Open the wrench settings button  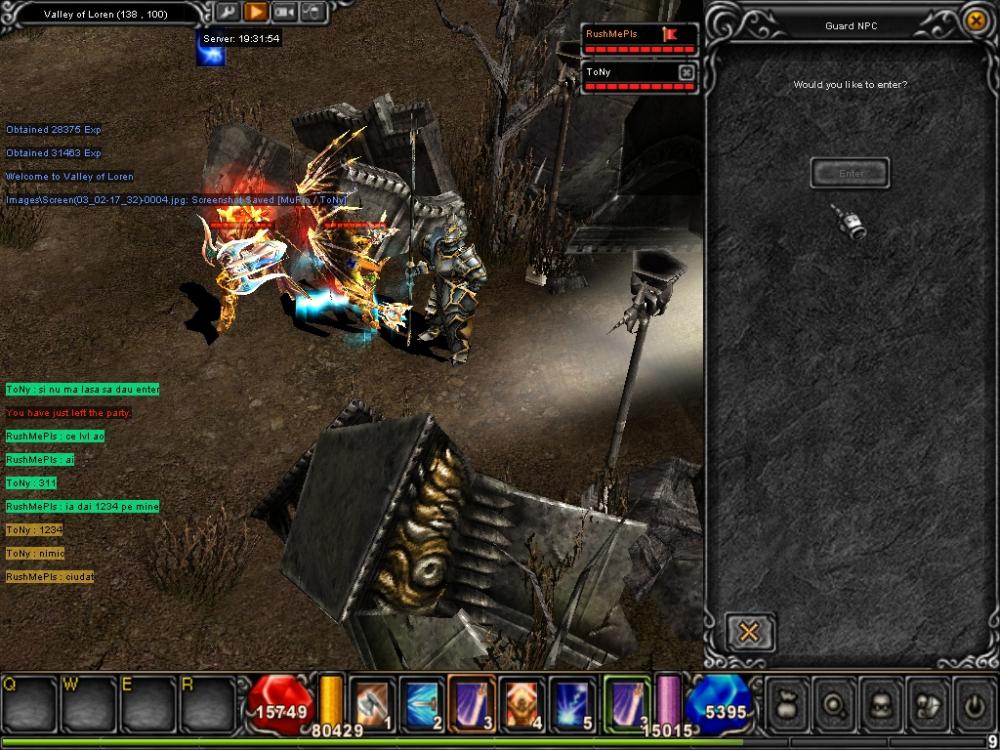pyautogui.click(x=227, y=12)
